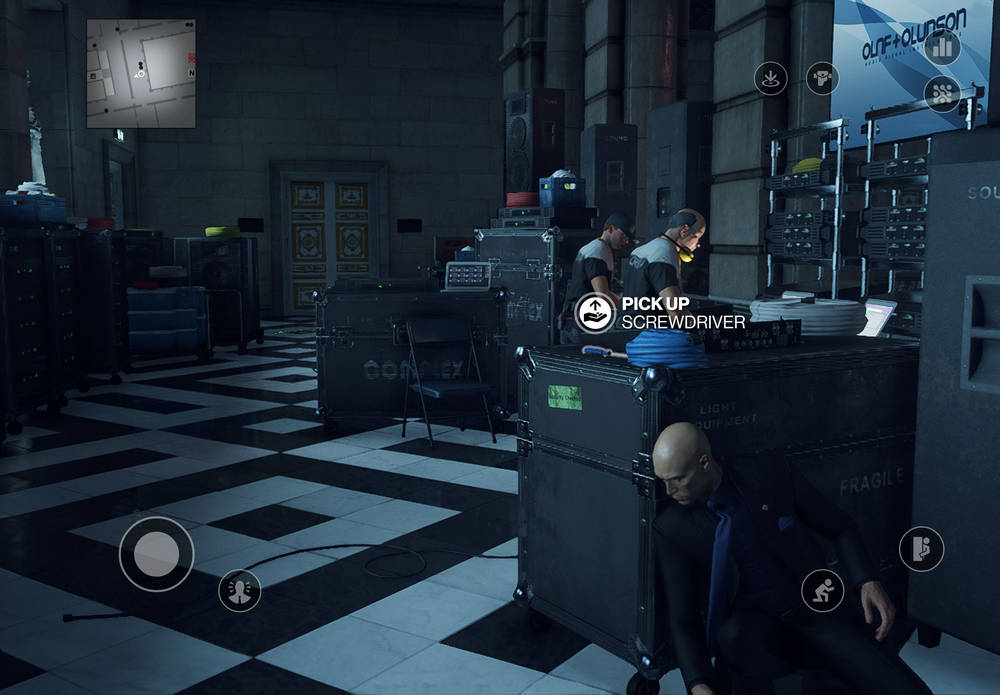Activate Instinct mode silhouette button
Viewport: 1000px width, 695px height.
click(x=240, y=590)
